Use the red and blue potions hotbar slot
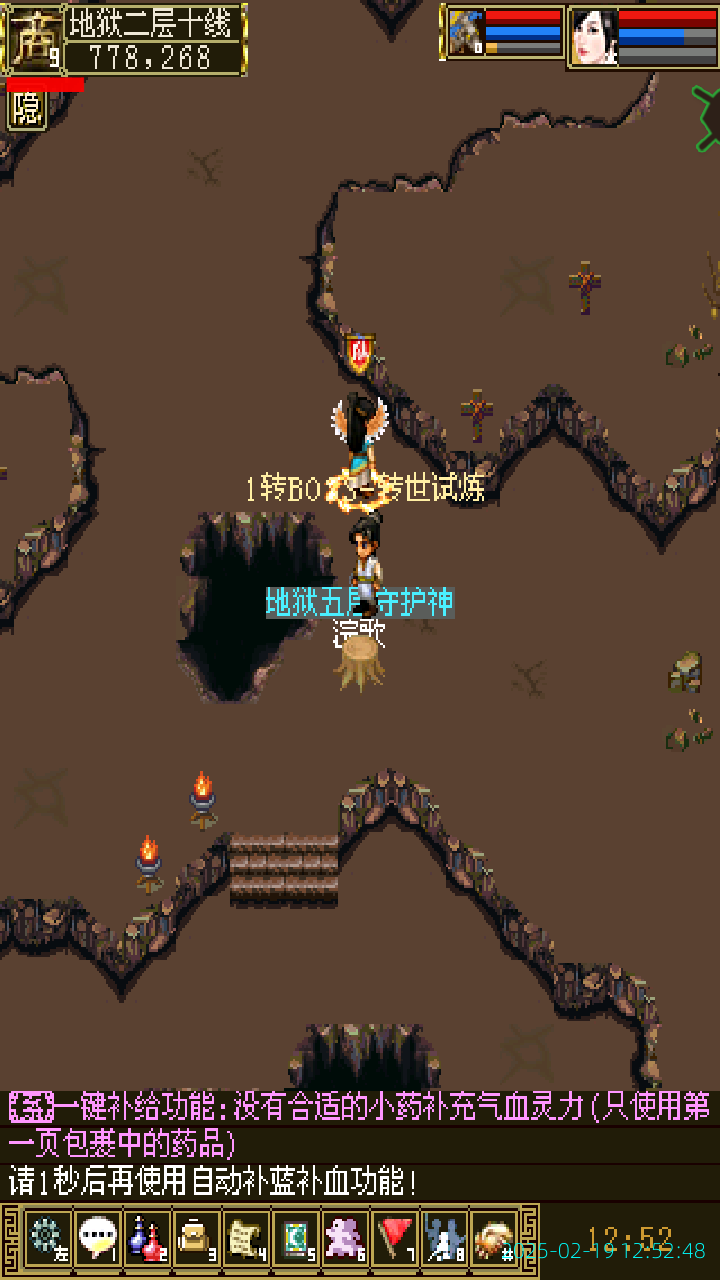Image resolution: width=720 pixels, height=1280 pixels. click(147, 1239)
